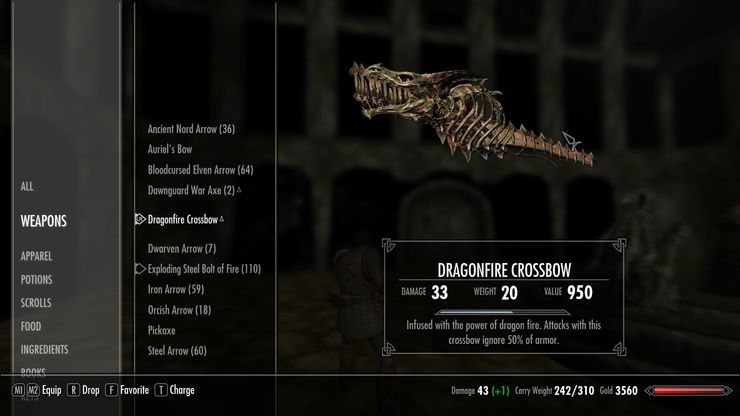Select the Steel Arrow entry
Screen dimensions: 740x416
click(x=177, y=350)
